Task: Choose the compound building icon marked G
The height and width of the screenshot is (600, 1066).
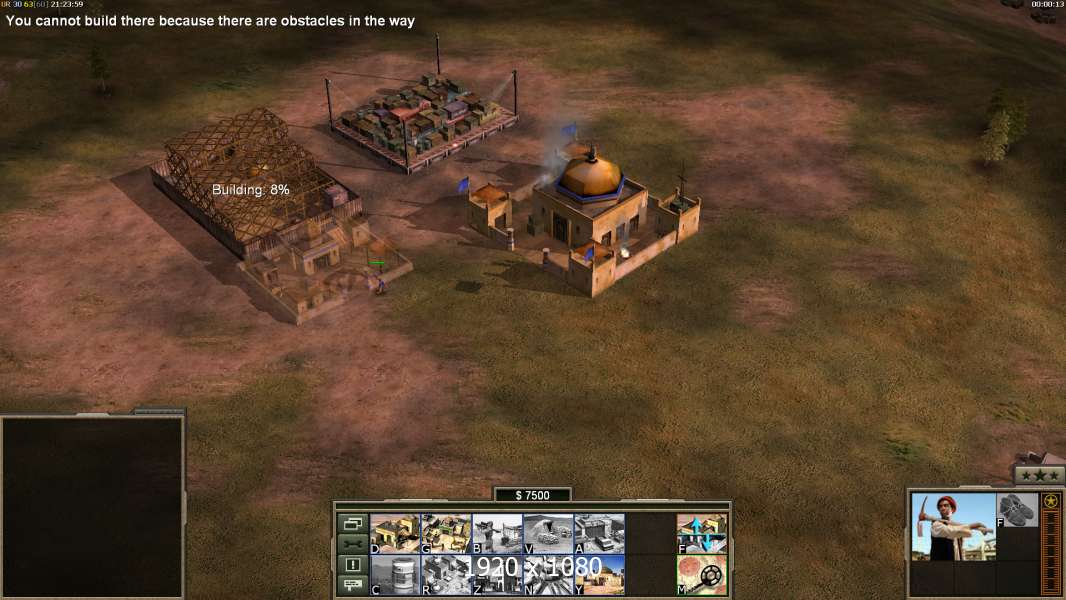Action: pos(446,534)
